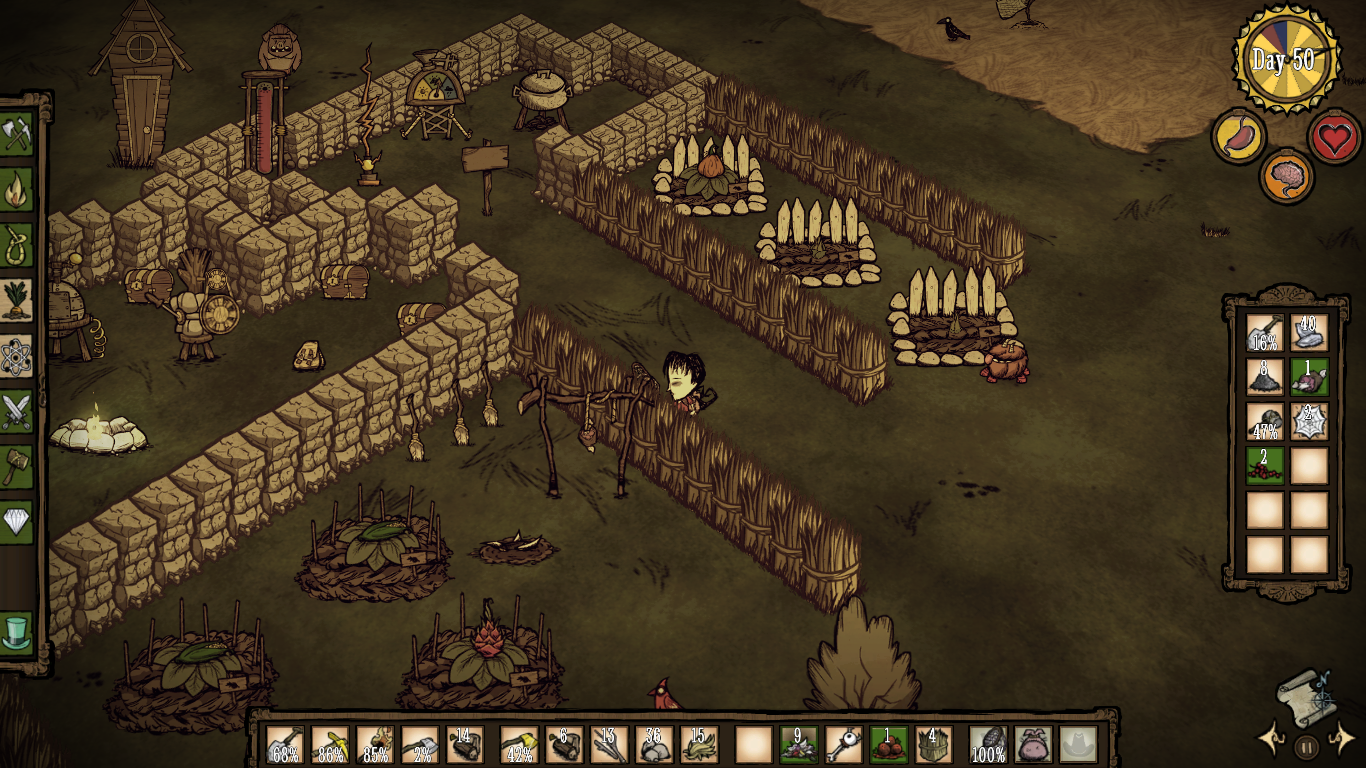Select the 36 rocks in inventory
The height and width of the screenshot is (768, 1366).
(x=654, y=744)
